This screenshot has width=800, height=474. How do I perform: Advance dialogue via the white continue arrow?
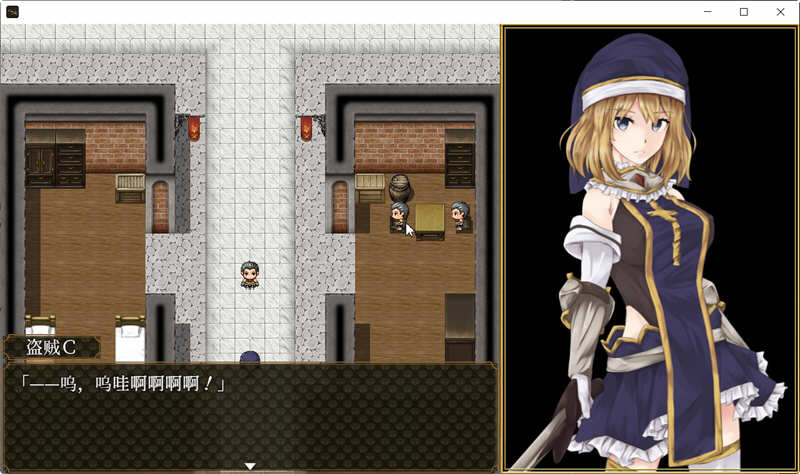[x=250, y=466]
